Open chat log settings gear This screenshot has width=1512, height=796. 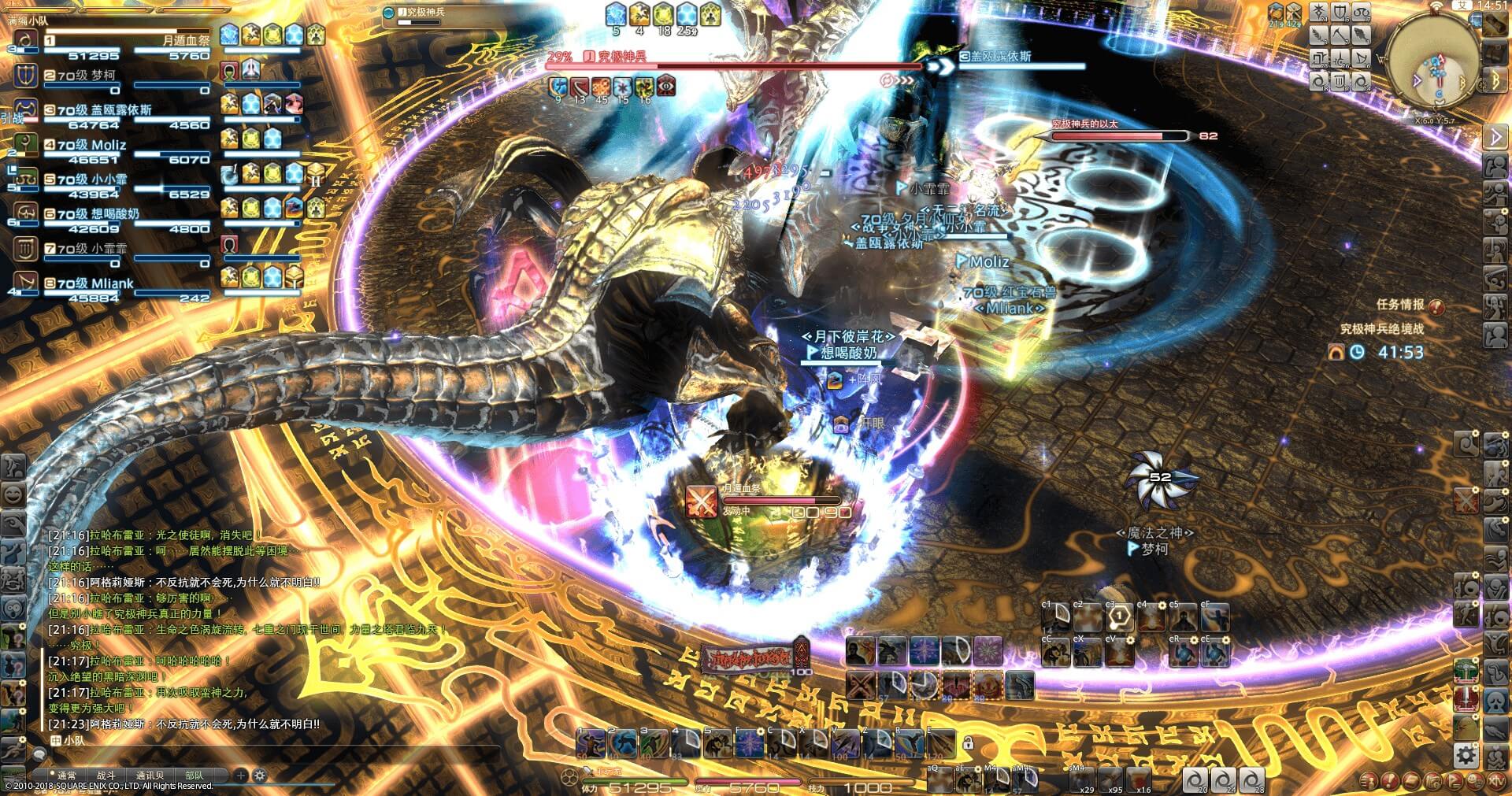(x=260, y=776)
